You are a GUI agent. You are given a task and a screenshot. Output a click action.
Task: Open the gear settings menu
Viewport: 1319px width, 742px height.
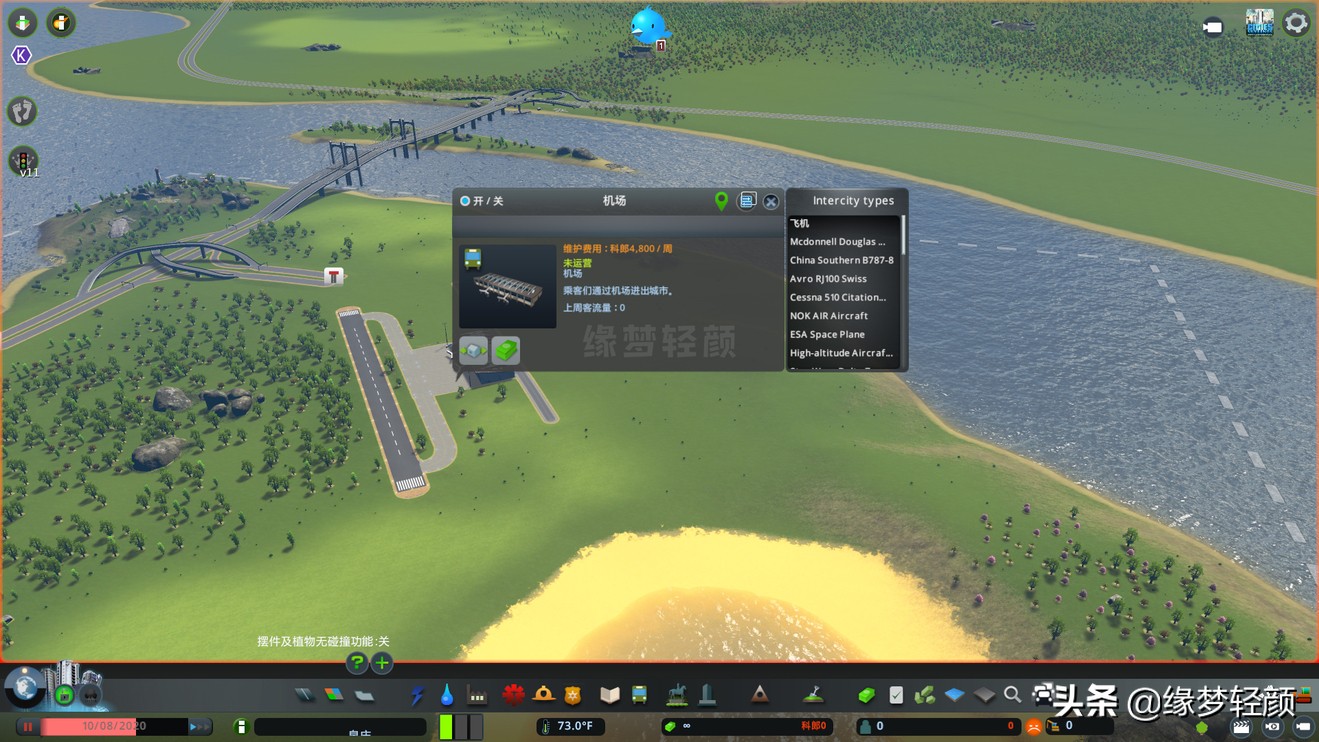[x=1296, y=23]
